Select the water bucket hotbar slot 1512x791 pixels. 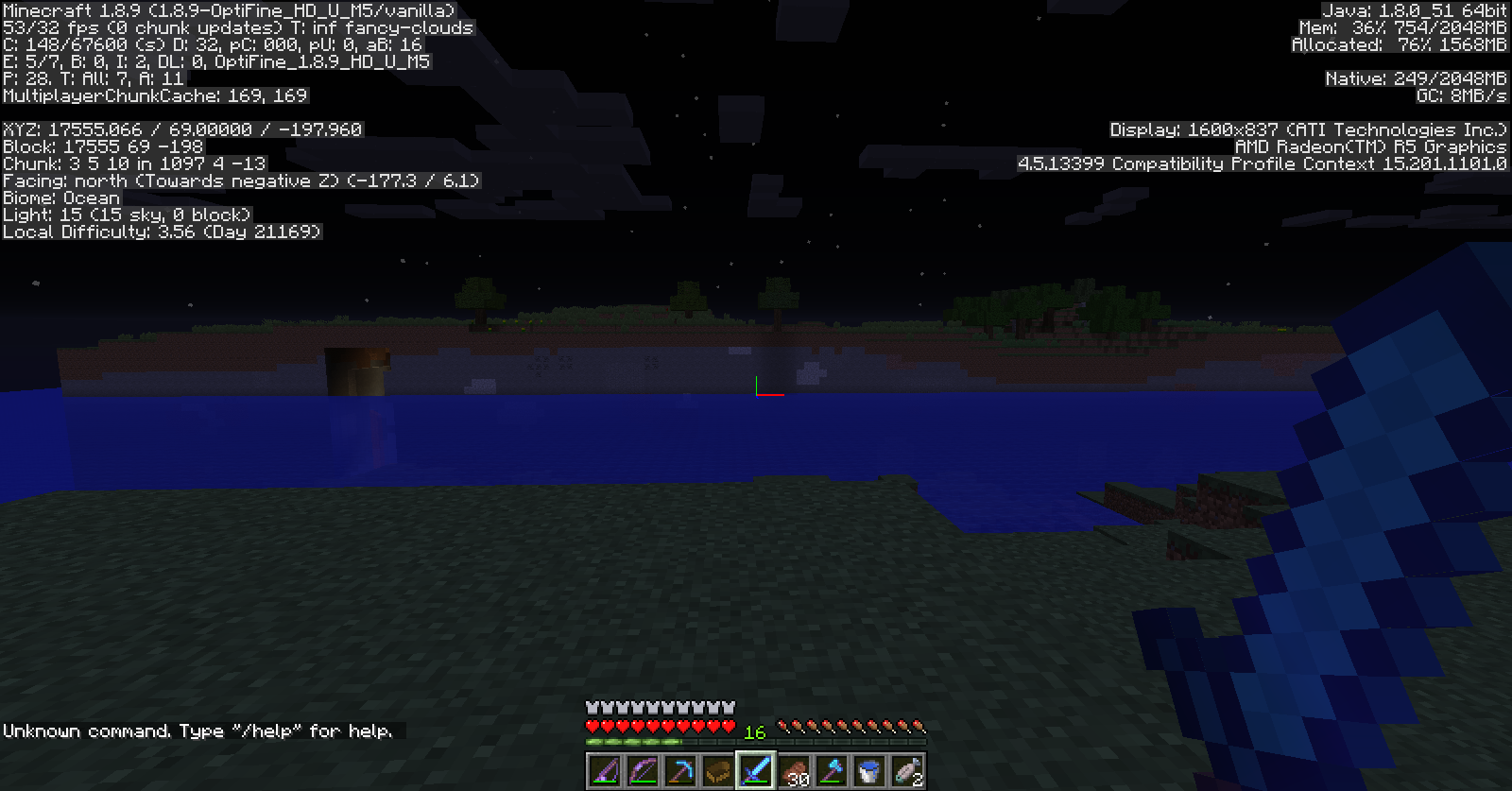[x=868, y=772]
